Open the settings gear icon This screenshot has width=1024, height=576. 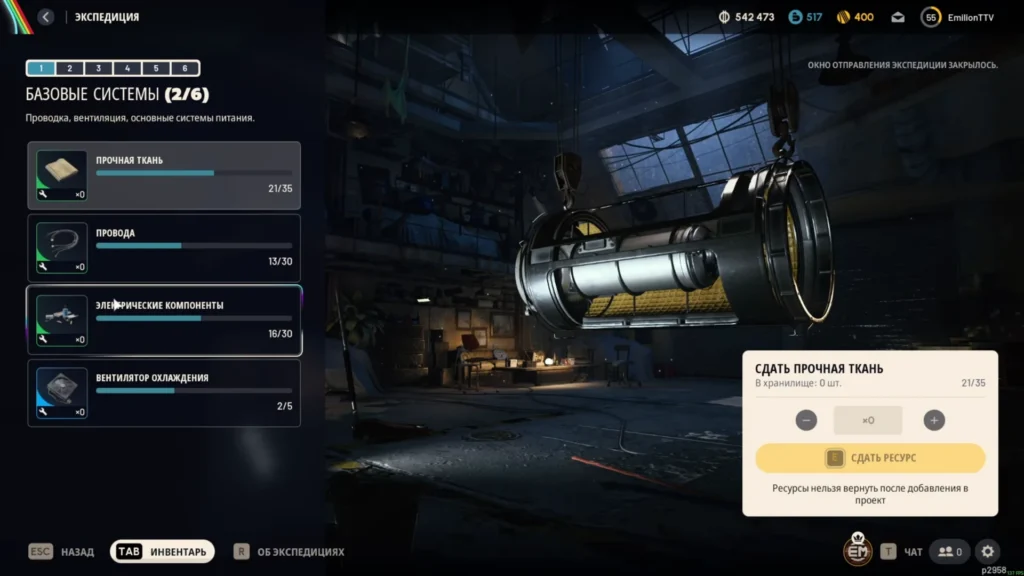987,551
